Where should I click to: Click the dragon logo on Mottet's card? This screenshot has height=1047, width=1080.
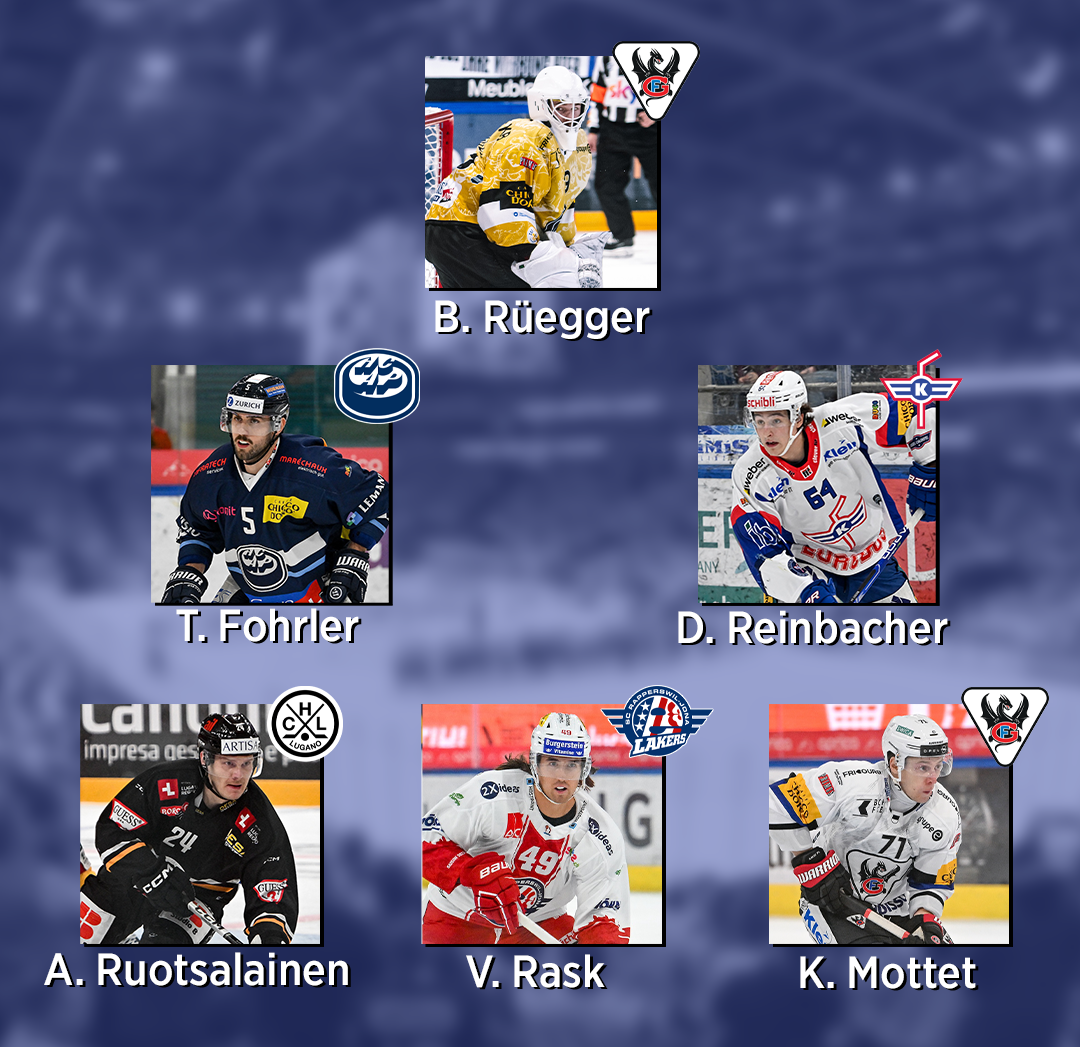tap(1004, 723)
